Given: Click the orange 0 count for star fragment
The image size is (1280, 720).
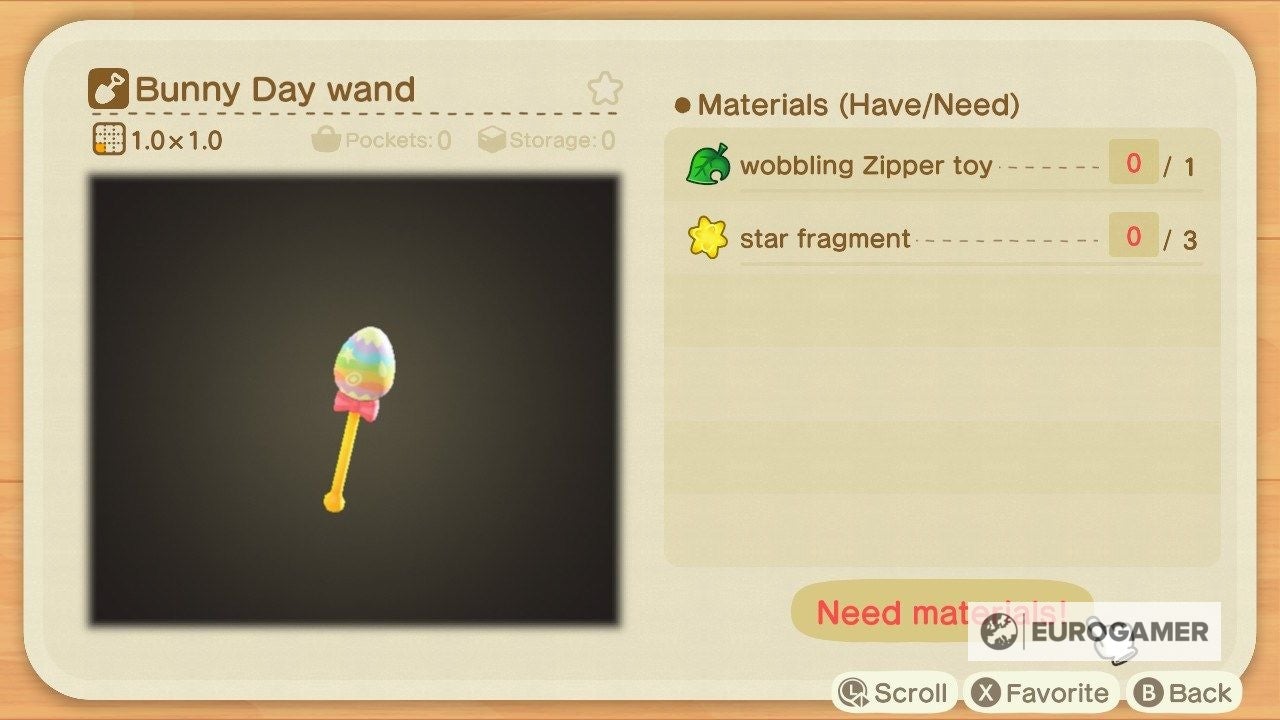Looking at the screenshot, I should pyautogui.click(x=1132, y=238).
